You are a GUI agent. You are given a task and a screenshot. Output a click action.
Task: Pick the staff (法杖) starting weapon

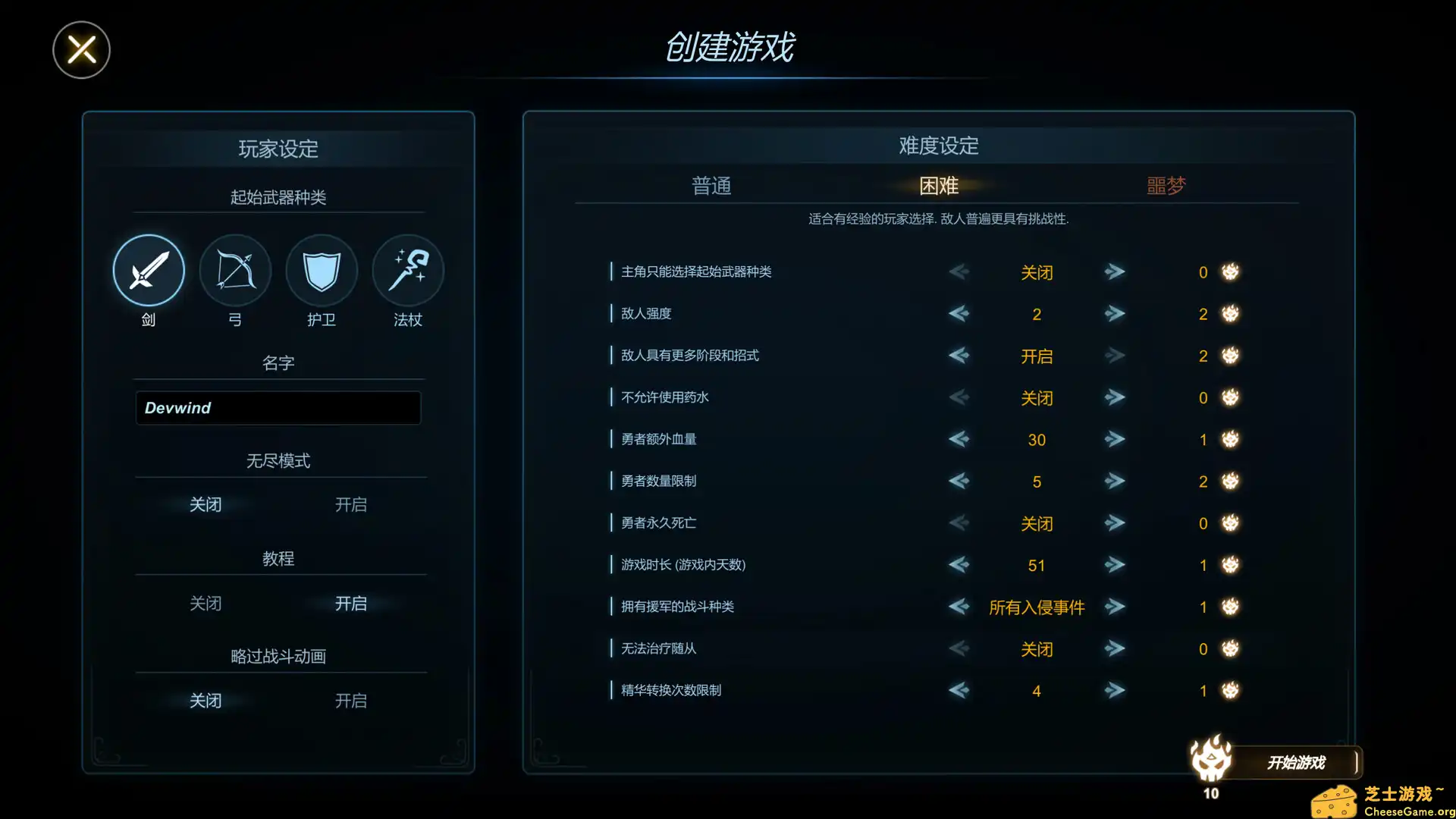click(x=407, y=270)
